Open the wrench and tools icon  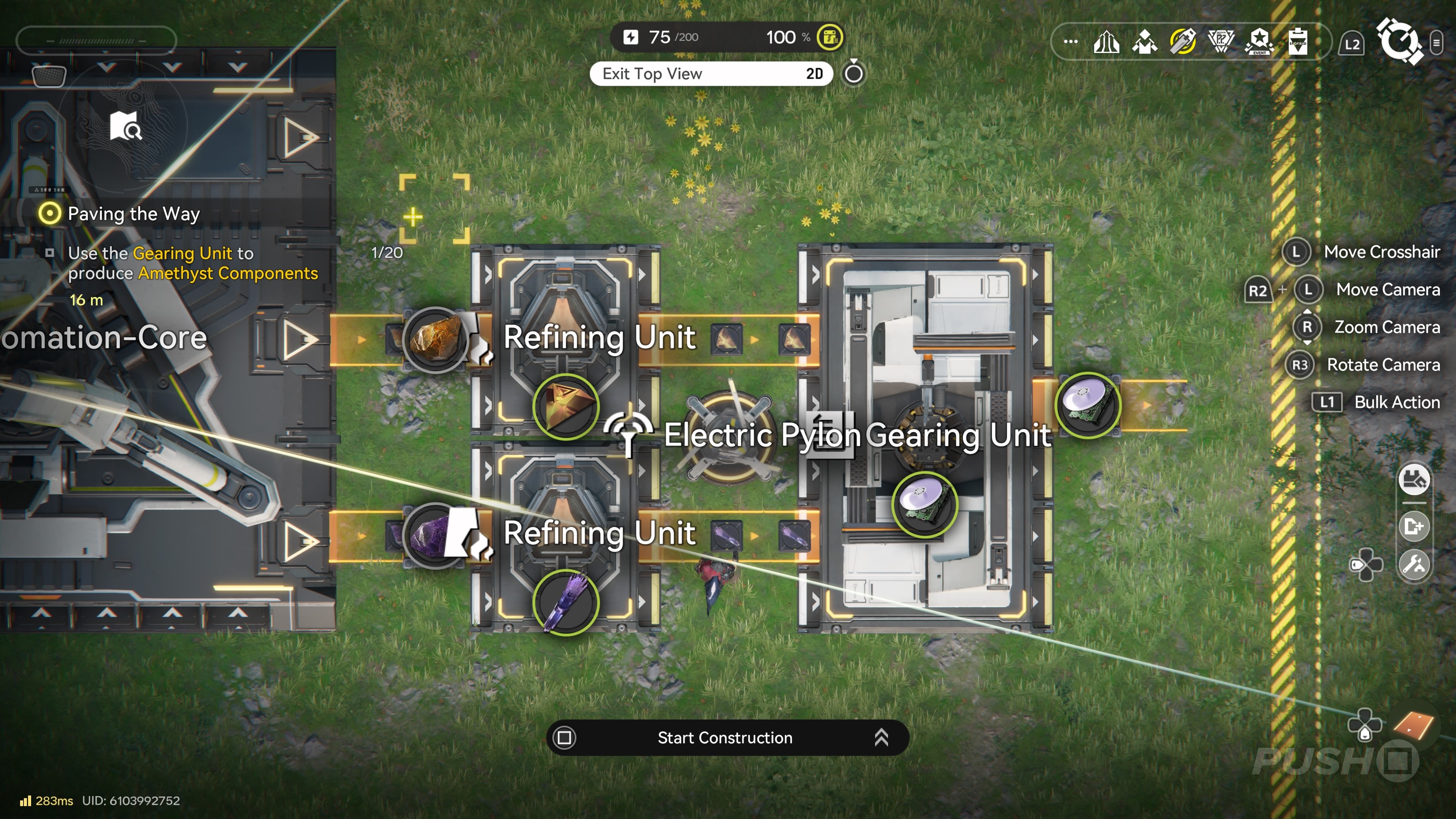coord(1414,564)
